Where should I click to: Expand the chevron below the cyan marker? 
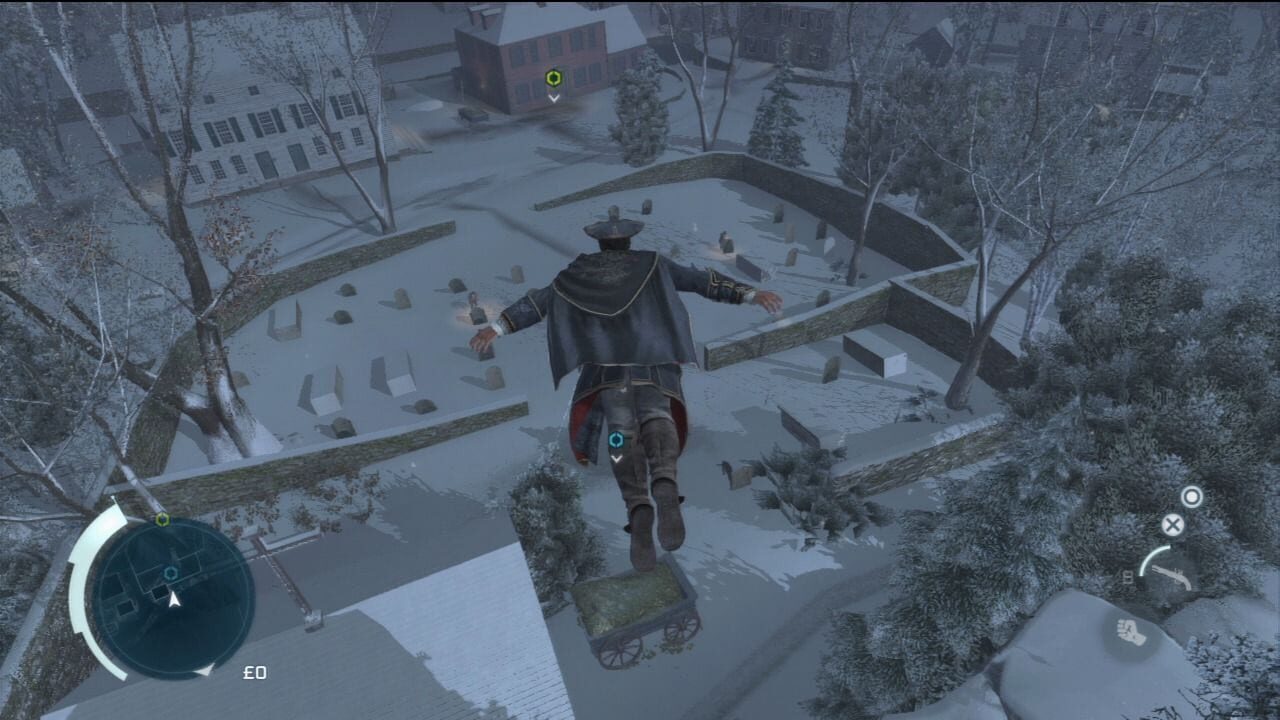coord(617,459)
